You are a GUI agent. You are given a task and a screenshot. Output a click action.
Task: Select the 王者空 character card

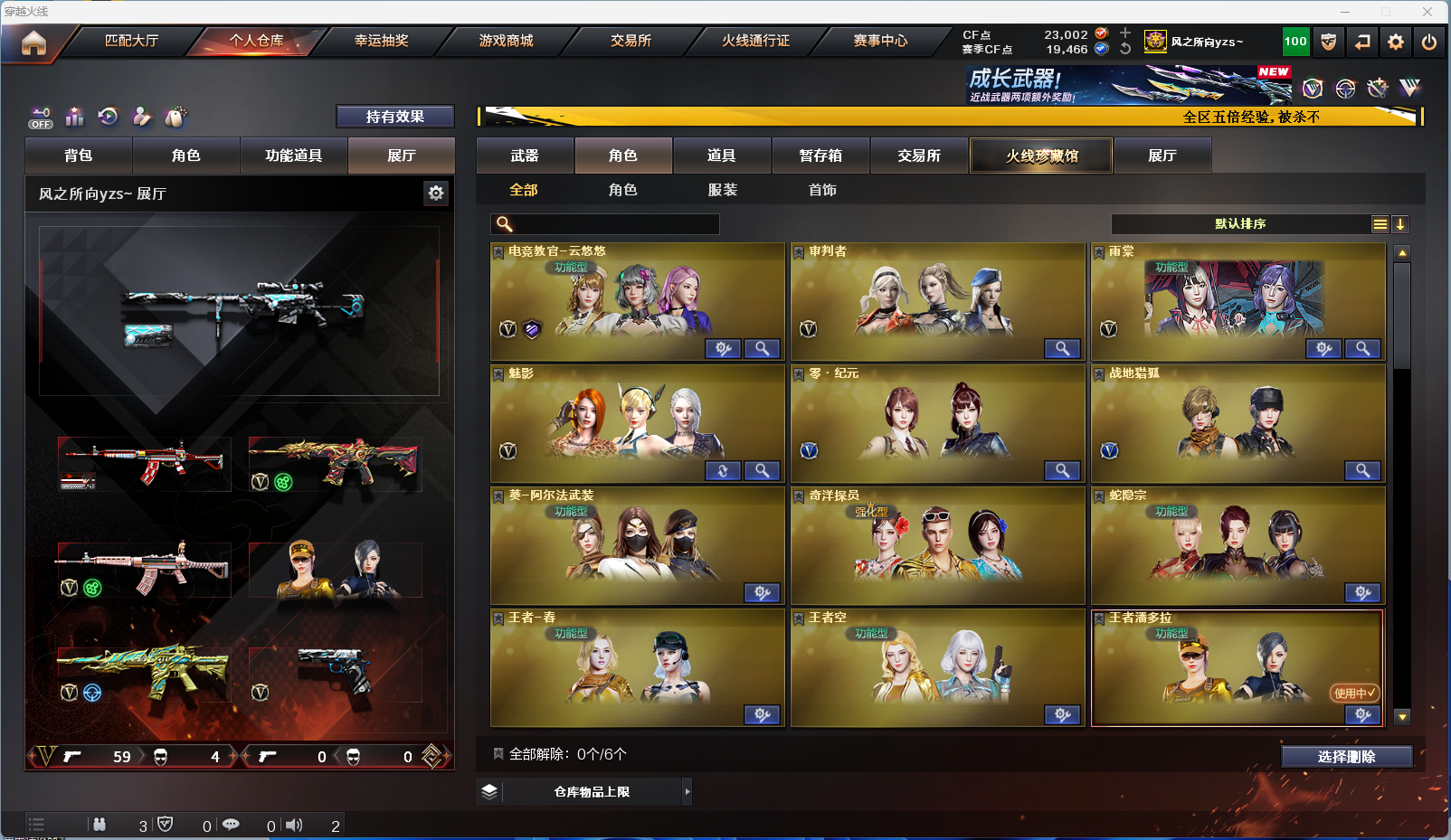[x=936, y=667]
